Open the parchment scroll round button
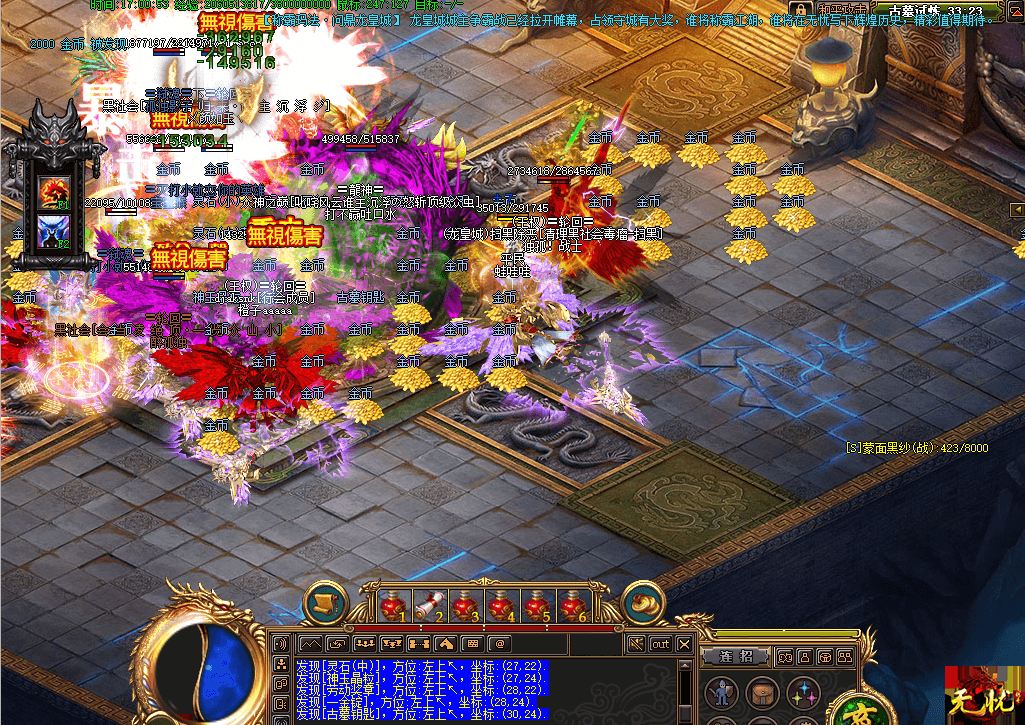Viewport: 1025px width, 725px height. click(x=325, y=603)
